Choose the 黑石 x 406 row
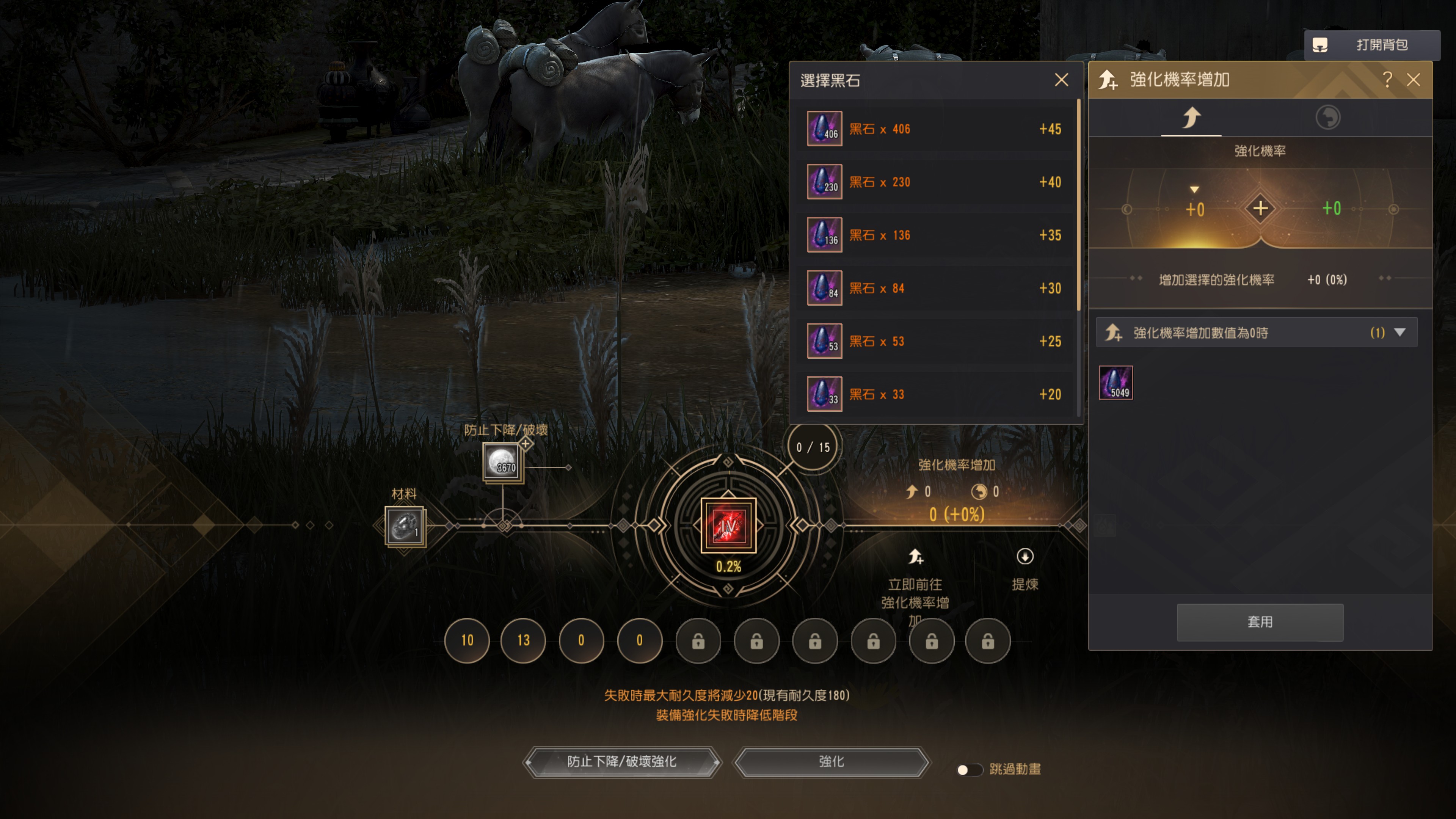 (935, 129)
